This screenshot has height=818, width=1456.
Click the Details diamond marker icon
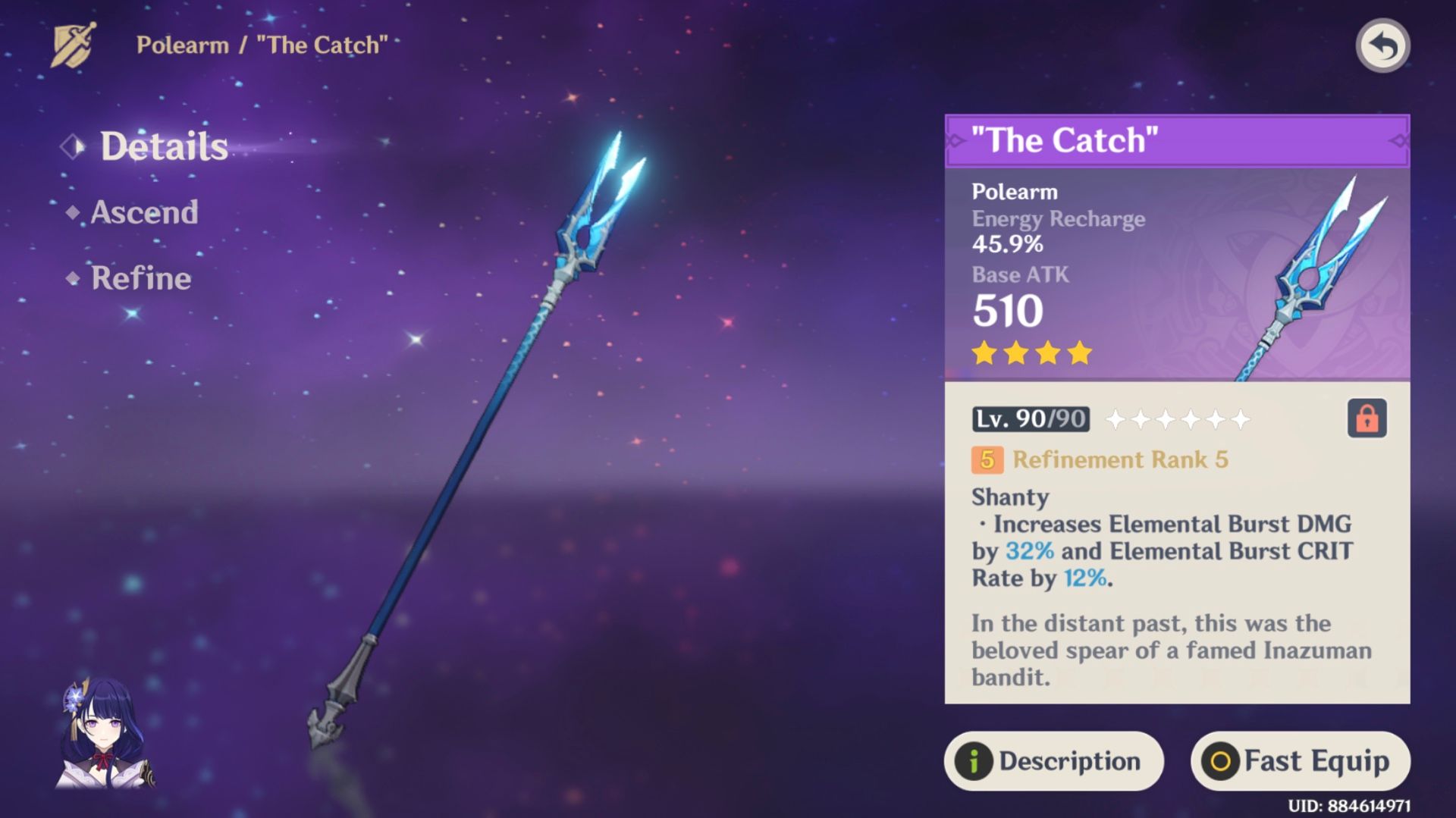[x=74, y=147]
